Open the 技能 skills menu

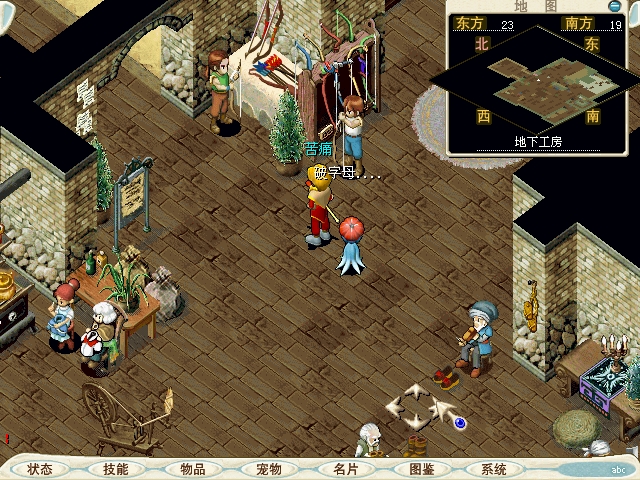point(116,469)
